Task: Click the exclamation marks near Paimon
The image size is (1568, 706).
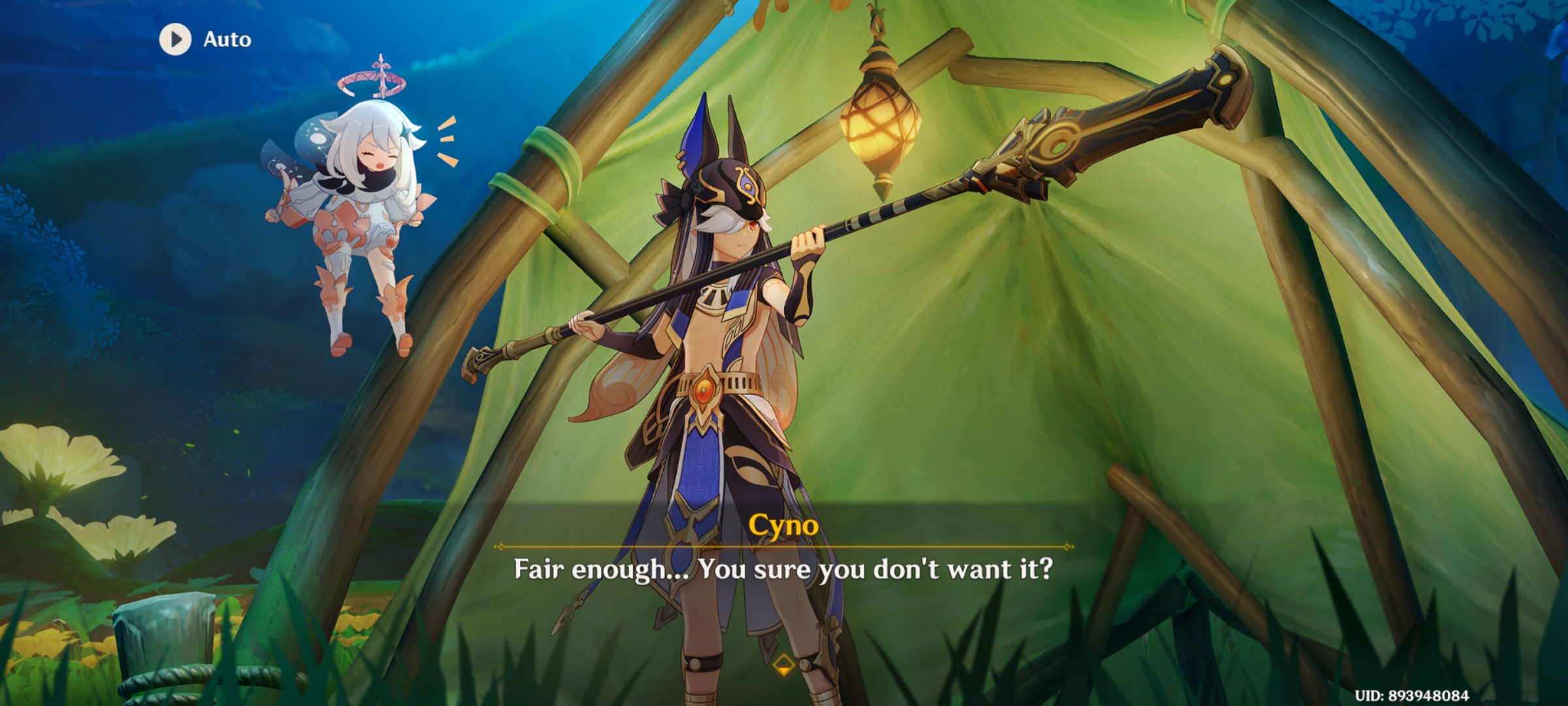Action: coord(446,141)
